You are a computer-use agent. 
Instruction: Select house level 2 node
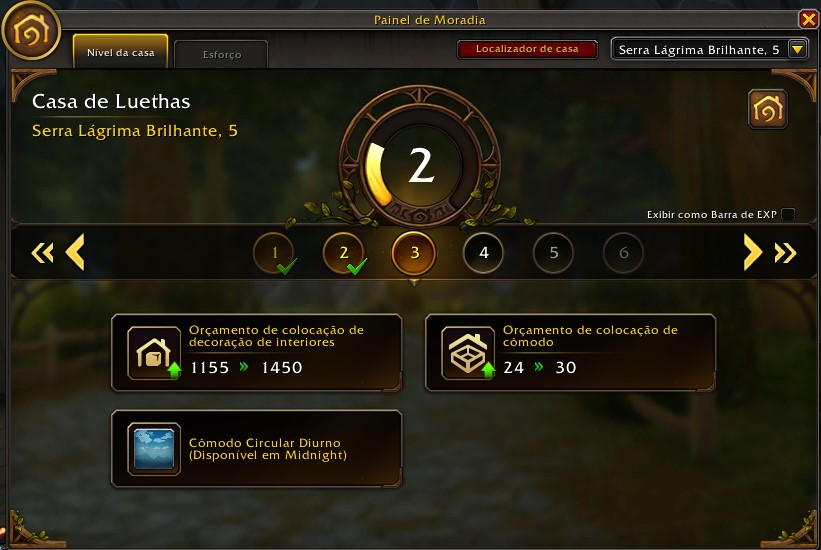pyautogui.click(x=344, y=253)
